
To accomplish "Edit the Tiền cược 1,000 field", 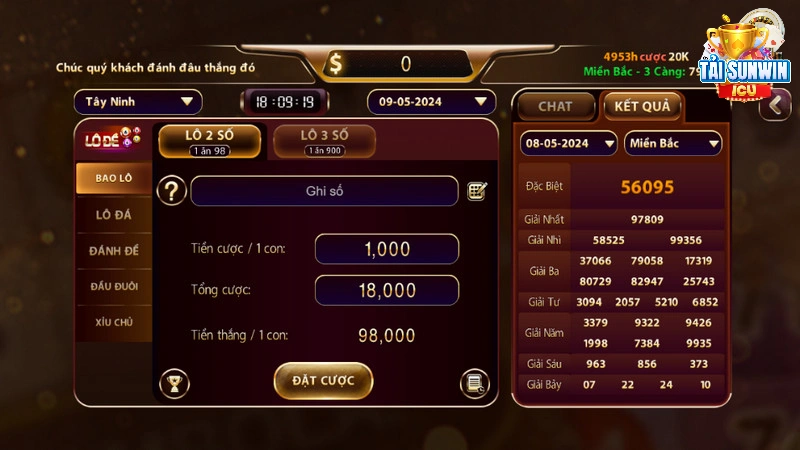I will [x=386, y=249].
